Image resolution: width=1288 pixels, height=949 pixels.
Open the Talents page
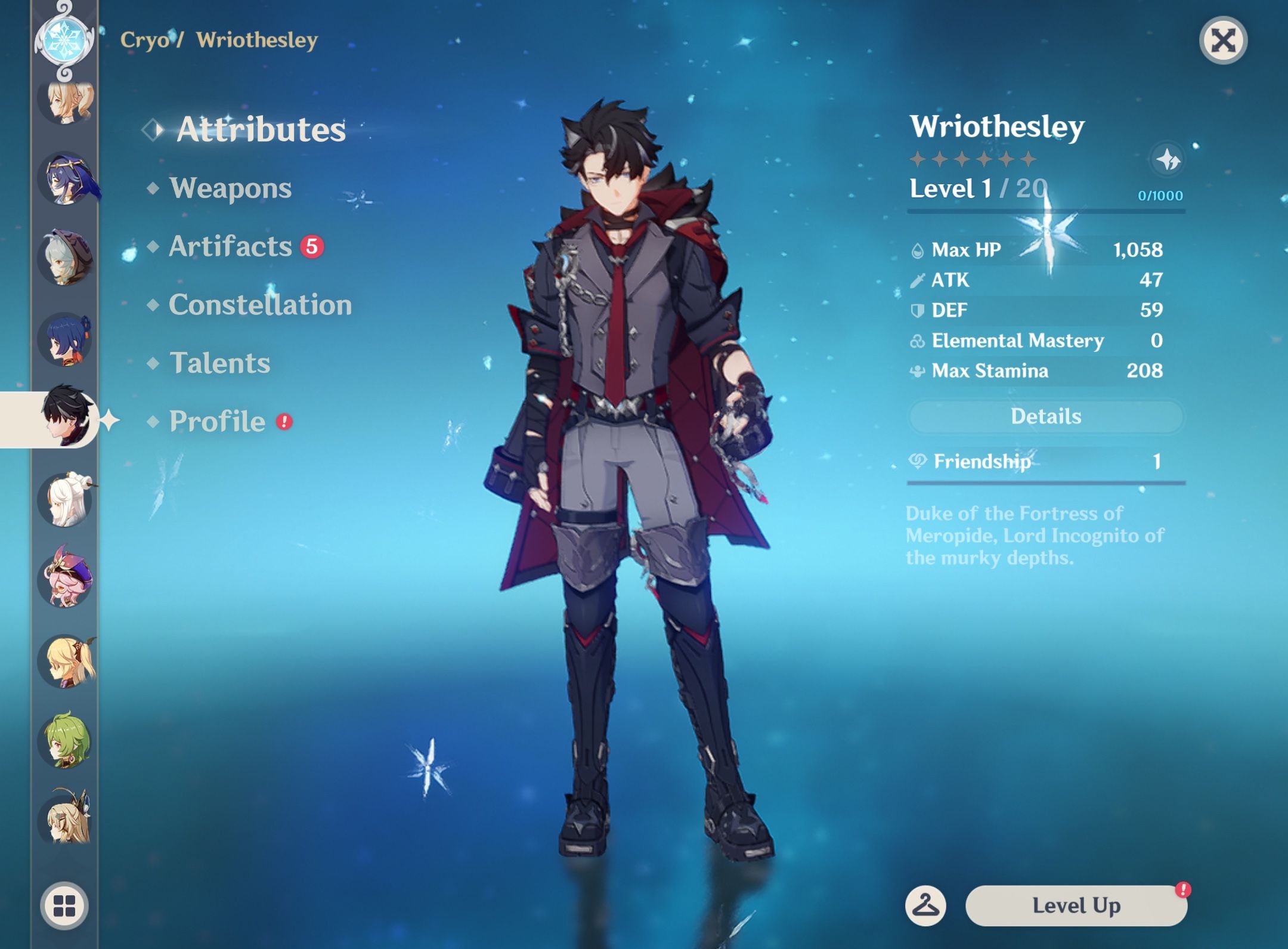219,363
